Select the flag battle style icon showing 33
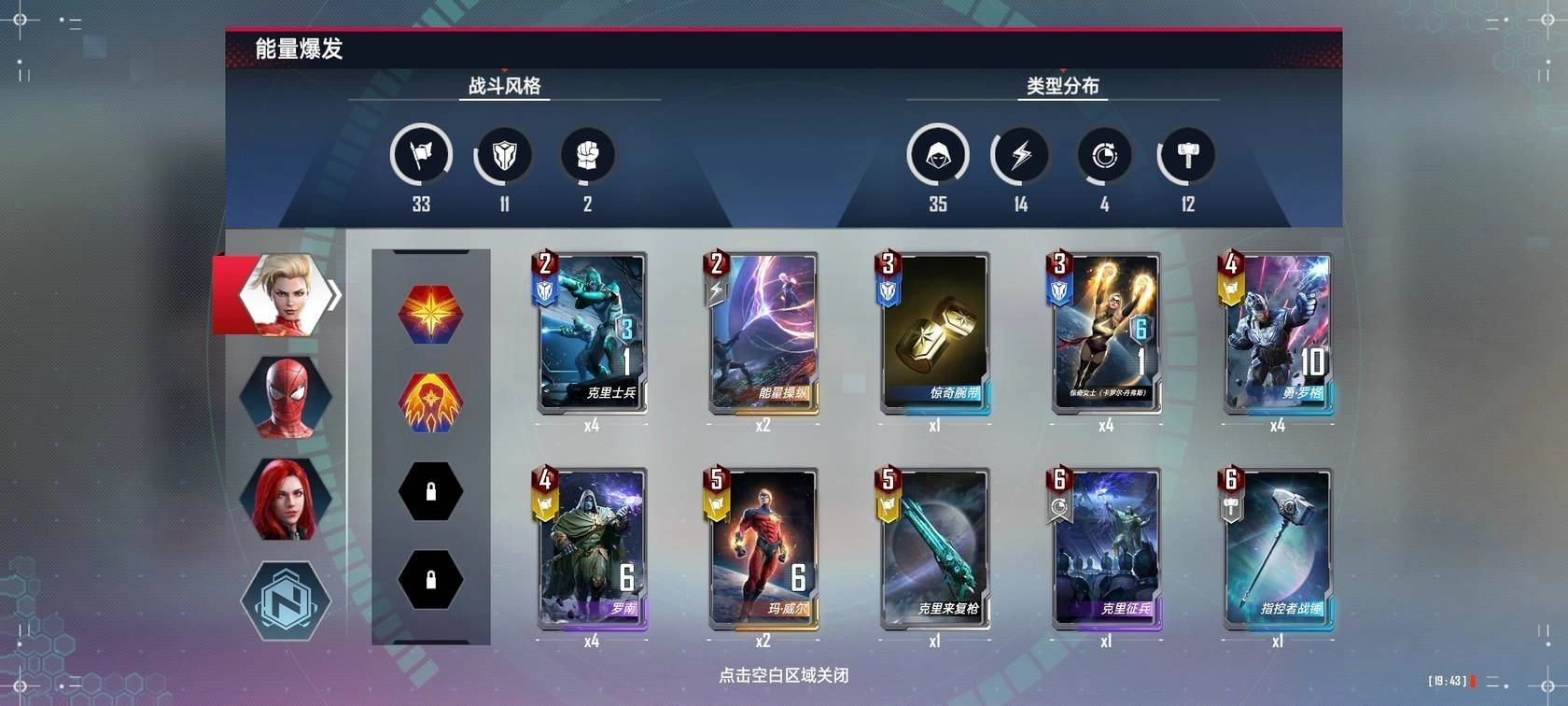 pos(420,155)
